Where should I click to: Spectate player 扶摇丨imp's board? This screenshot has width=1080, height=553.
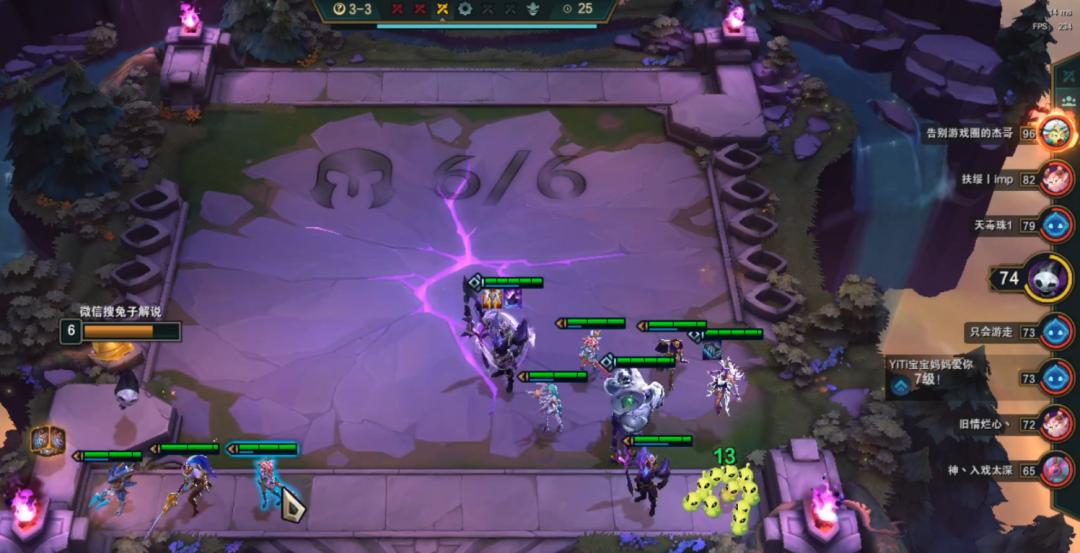point(1055,179)
